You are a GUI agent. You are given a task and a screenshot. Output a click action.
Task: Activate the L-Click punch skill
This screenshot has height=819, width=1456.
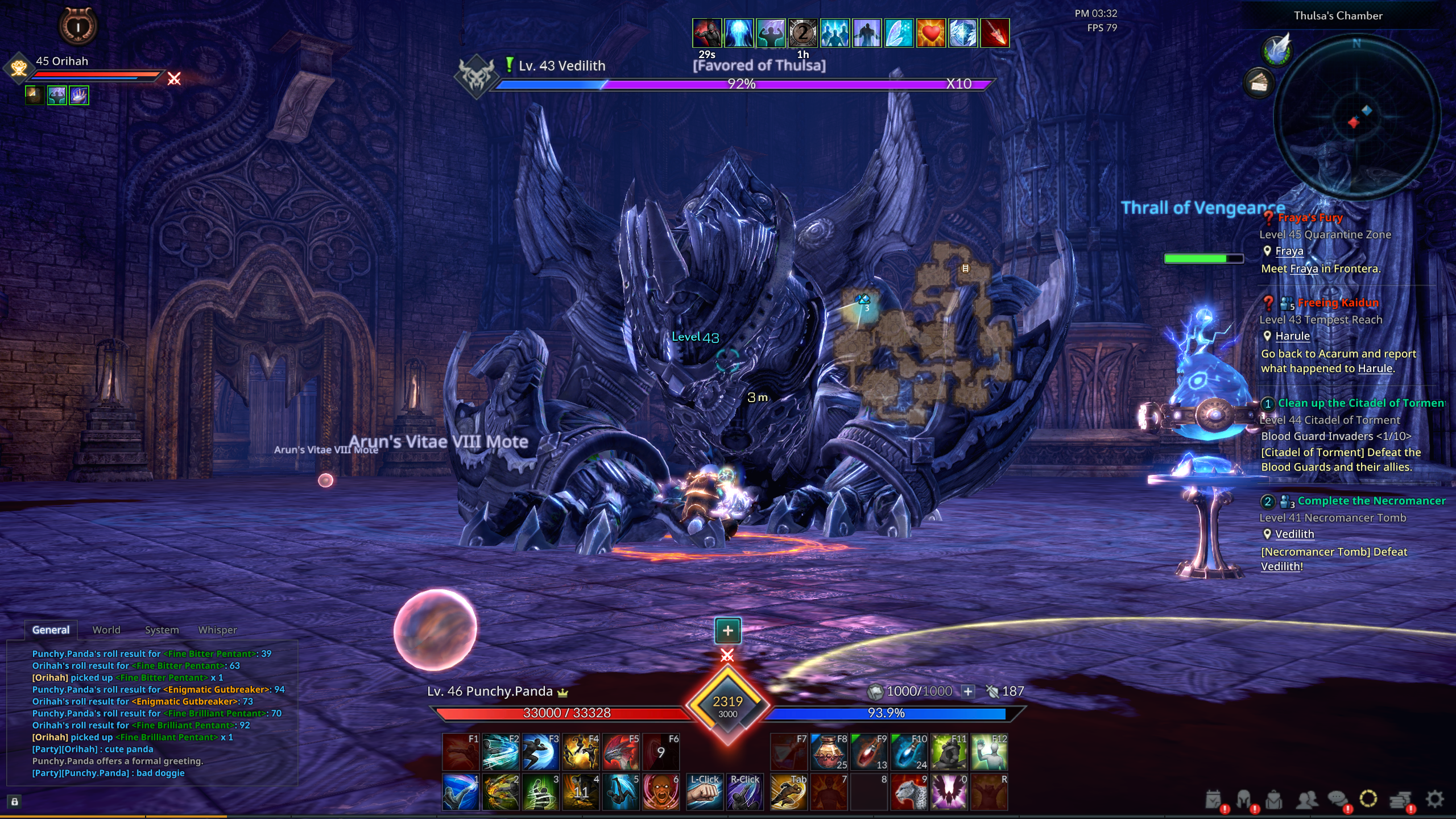pos(705,792)
